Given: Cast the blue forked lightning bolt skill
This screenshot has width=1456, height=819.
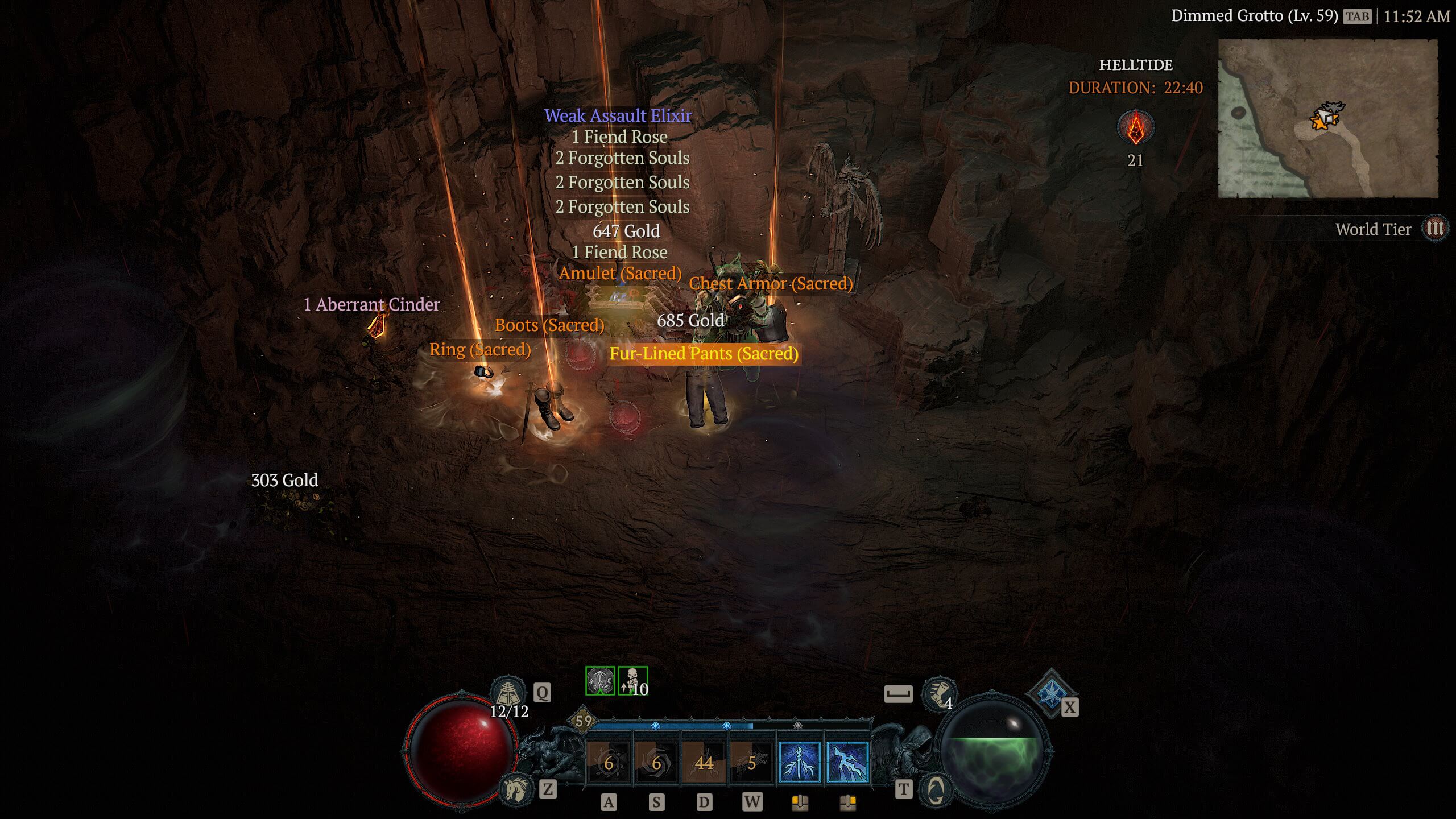Looking at the screenshot, I should pyautogui.click(x=847, y=762).
